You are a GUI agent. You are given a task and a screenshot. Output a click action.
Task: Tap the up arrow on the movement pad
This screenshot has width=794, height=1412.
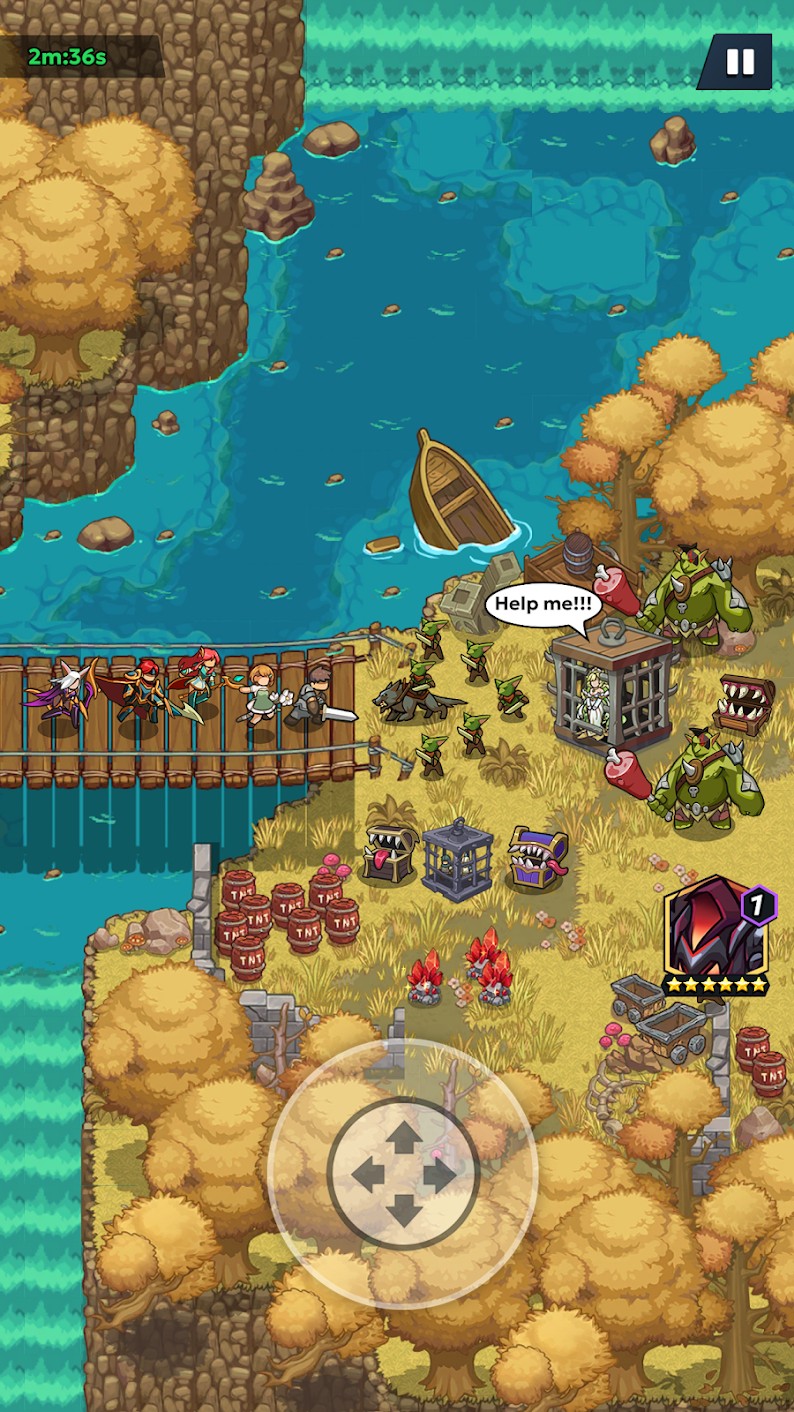[x=403, y=1137]
